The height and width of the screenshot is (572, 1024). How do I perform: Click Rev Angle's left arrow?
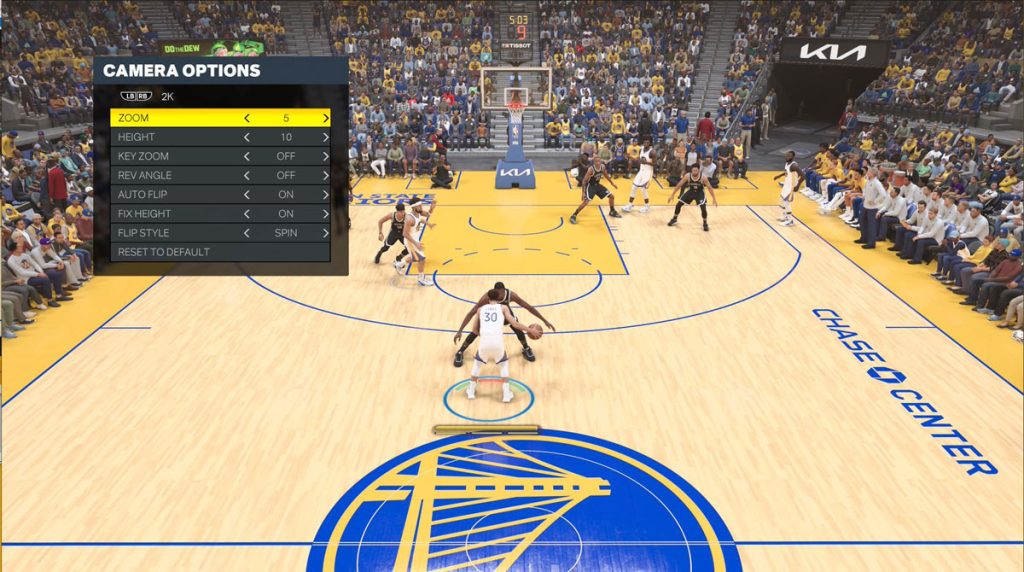pyautogui.click(x=247, y=175)
